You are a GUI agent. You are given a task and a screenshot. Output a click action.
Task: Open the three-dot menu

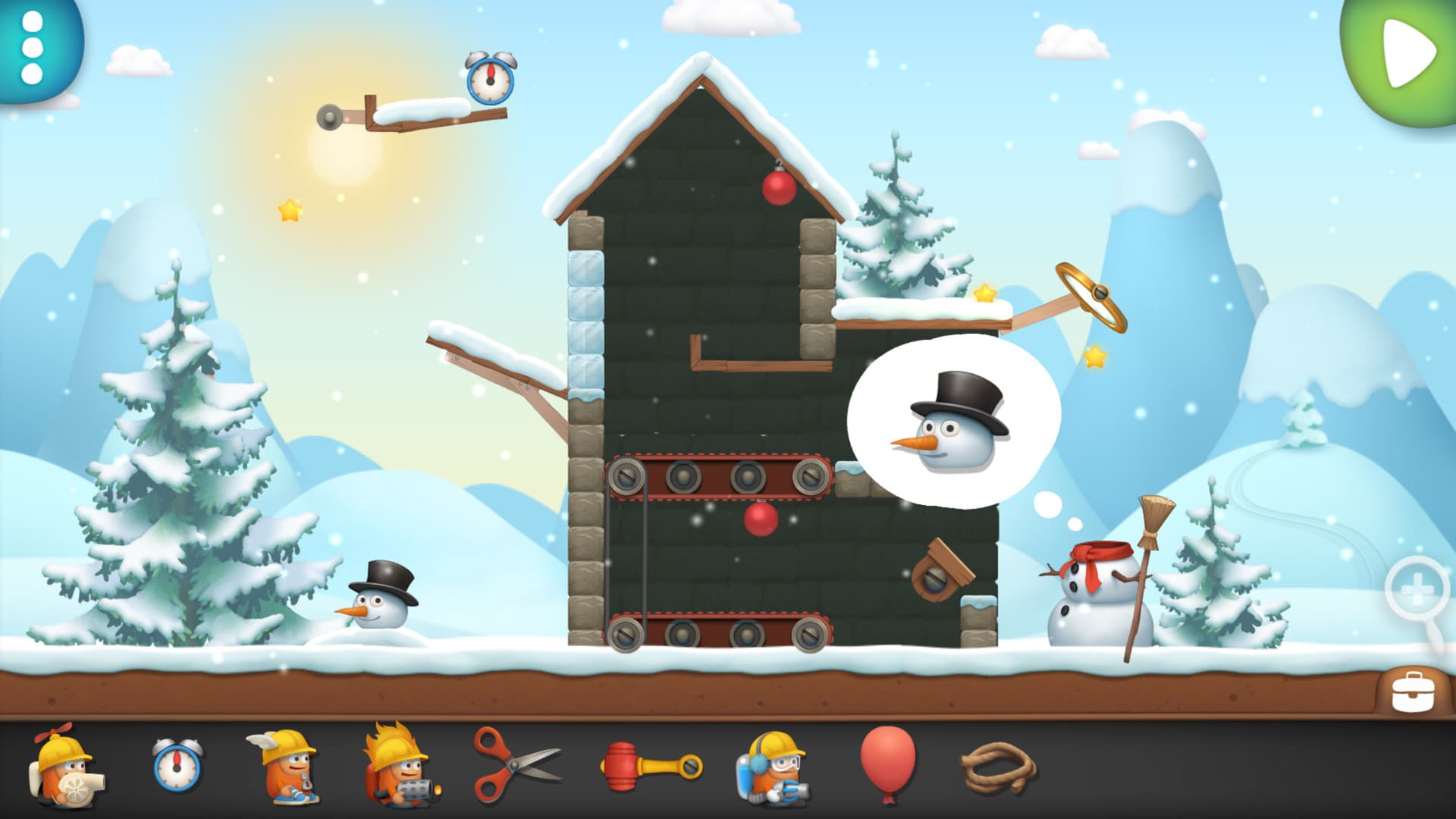pyautogui.click(x=32, y=47)
